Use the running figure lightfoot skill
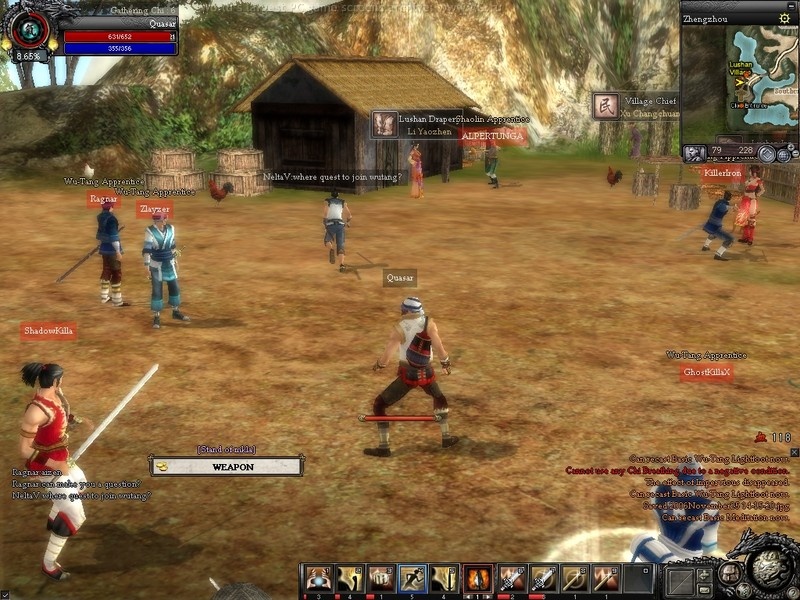 point(412,578)
